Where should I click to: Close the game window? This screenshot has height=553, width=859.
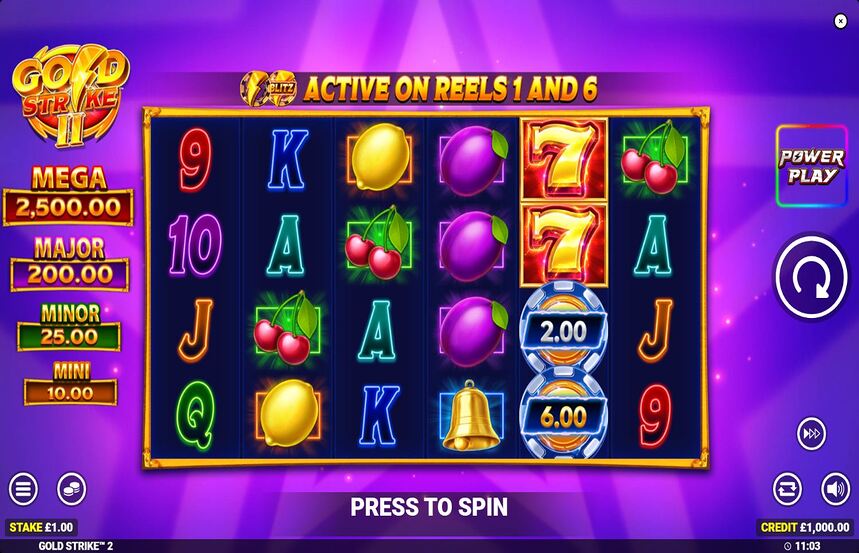[x=840, y=20]
